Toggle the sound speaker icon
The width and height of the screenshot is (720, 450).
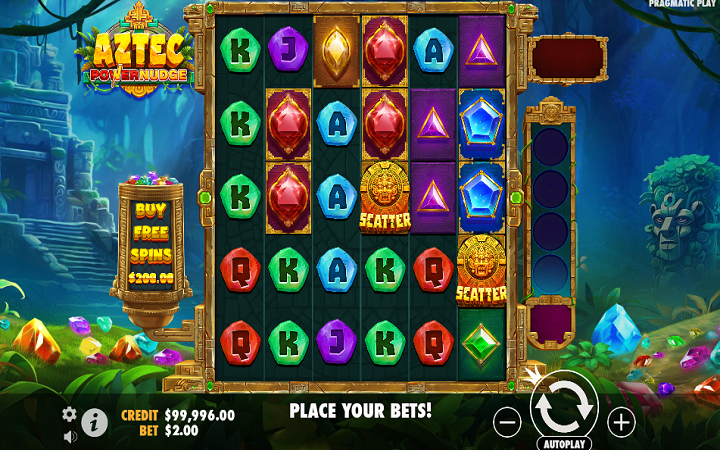click(70, 436)
